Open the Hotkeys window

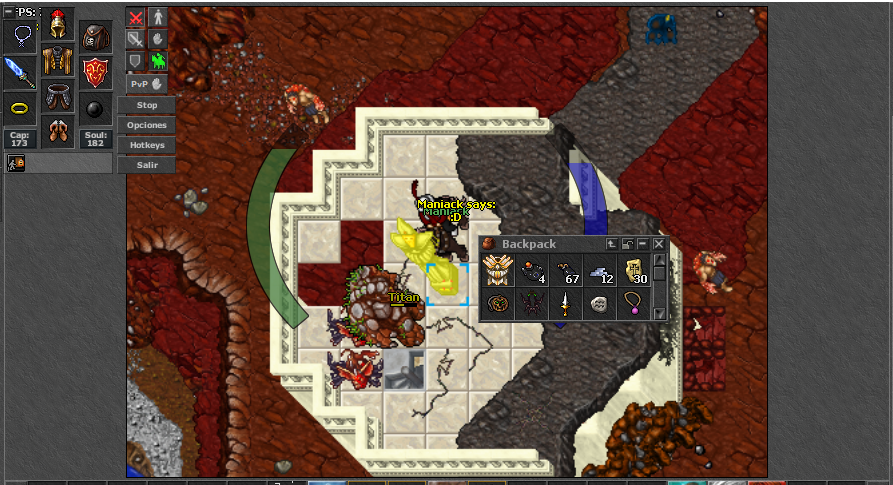(x=147, y=145)
